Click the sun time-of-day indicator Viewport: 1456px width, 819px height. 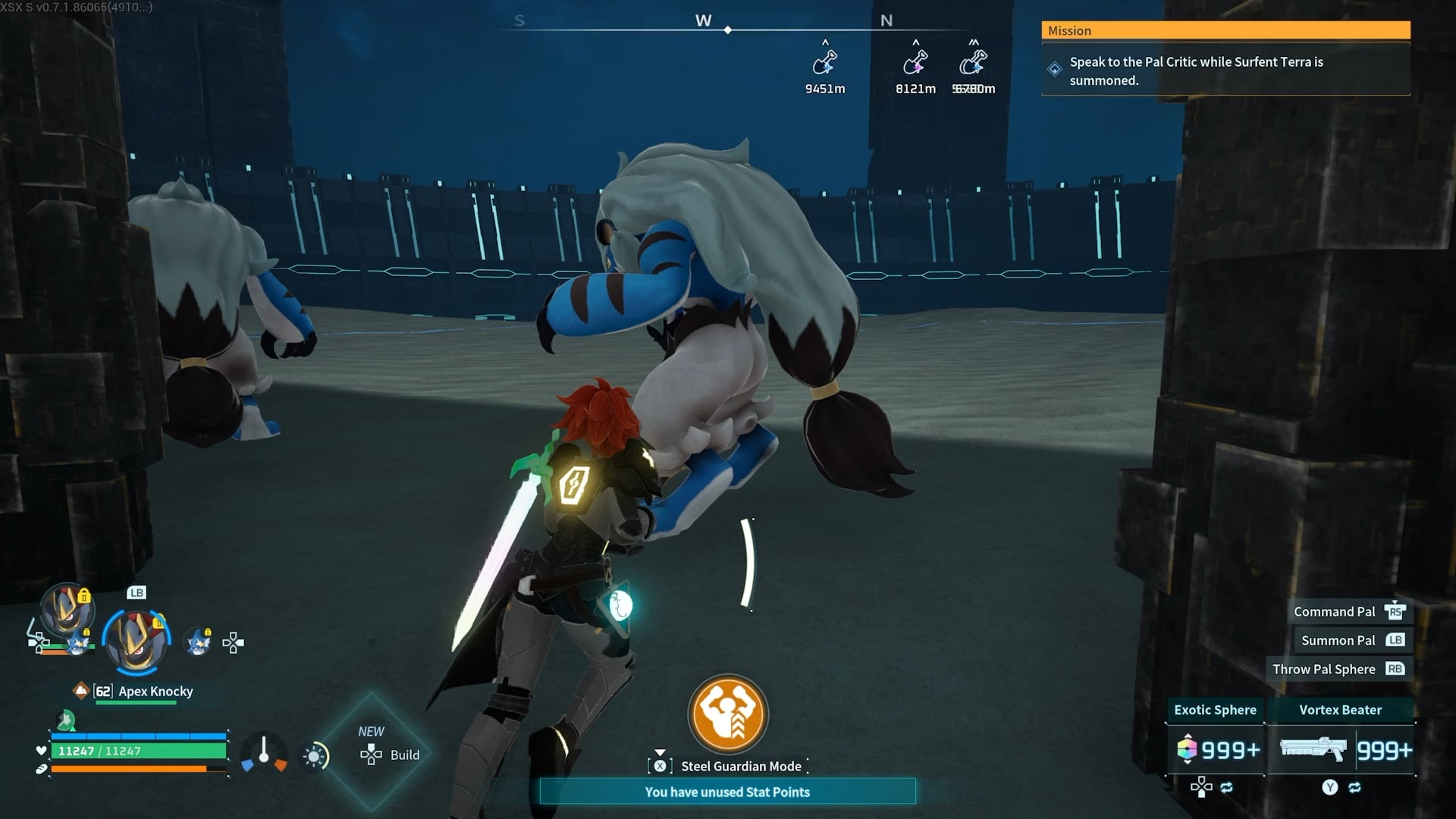coord(315,756)
